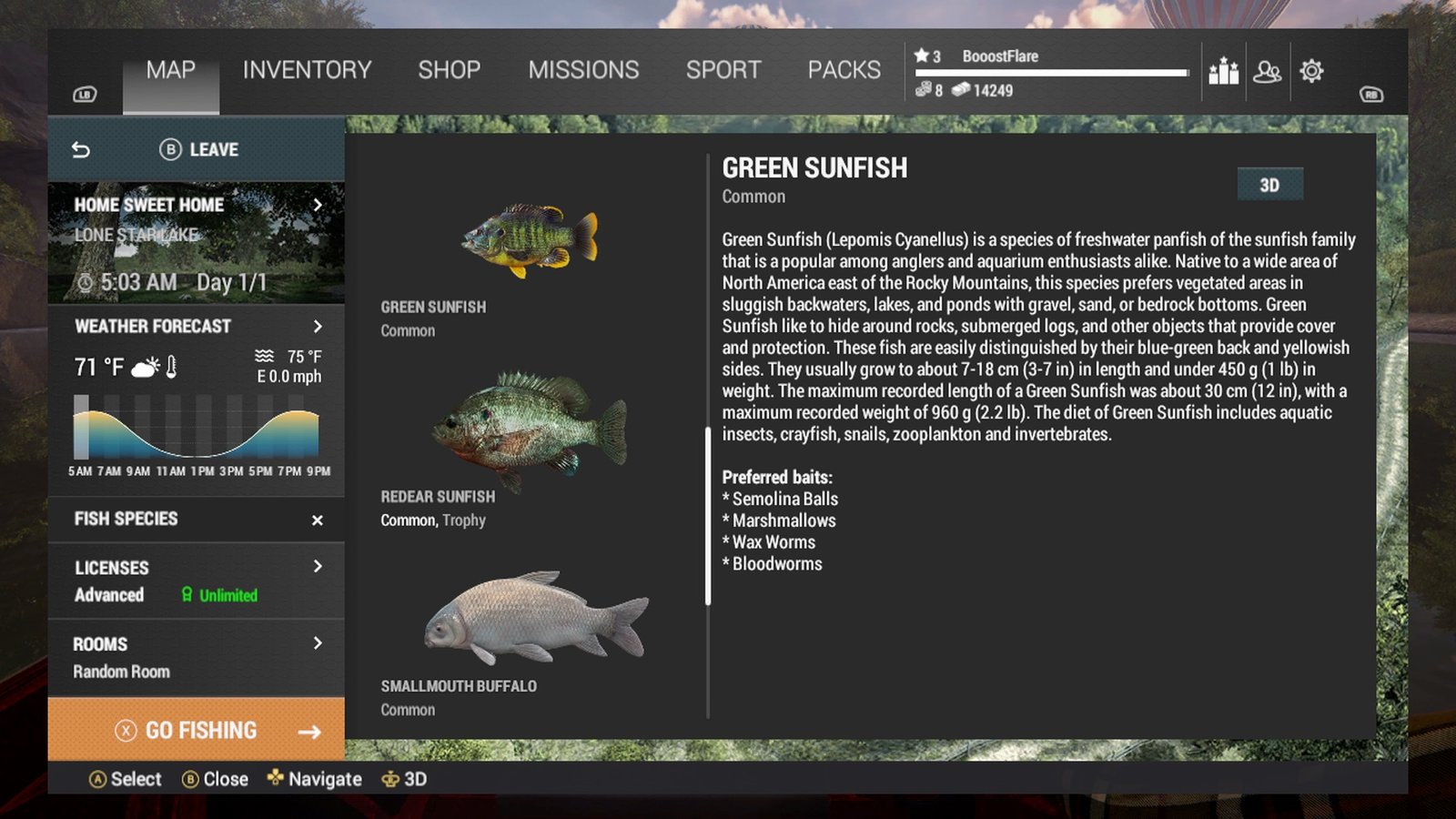Switch to the Inventory tab
Viewport: 1456px width, 819px height.
pos(307,70)
